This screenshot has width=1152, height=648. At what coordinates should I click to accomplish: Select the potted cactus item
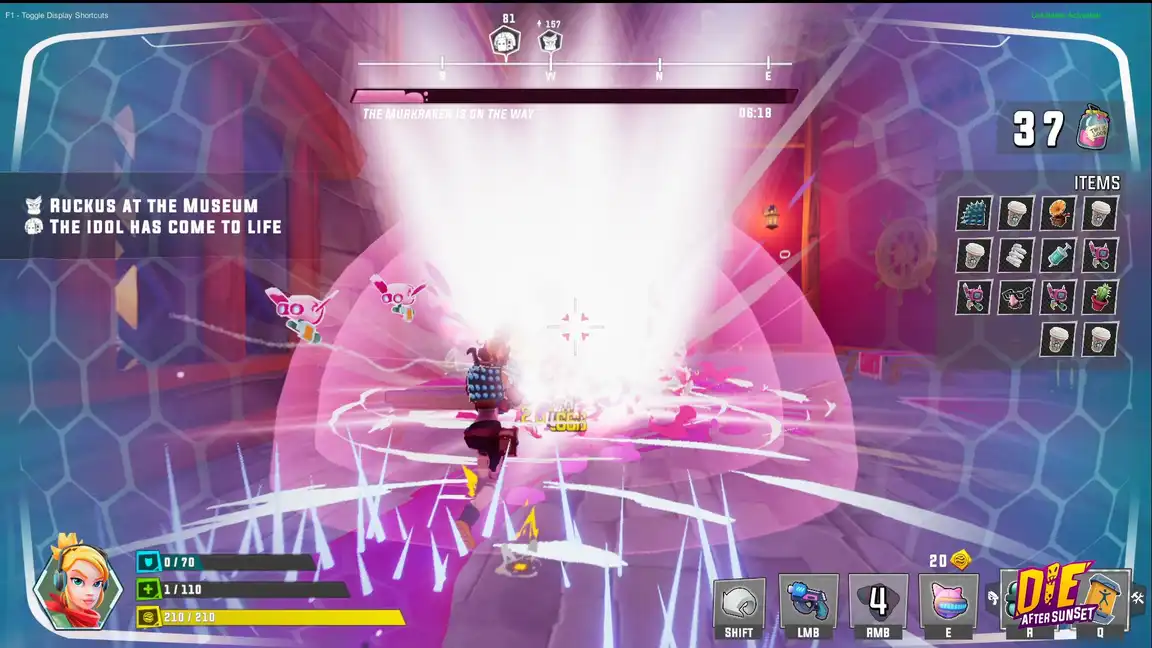coord(1100,297)
